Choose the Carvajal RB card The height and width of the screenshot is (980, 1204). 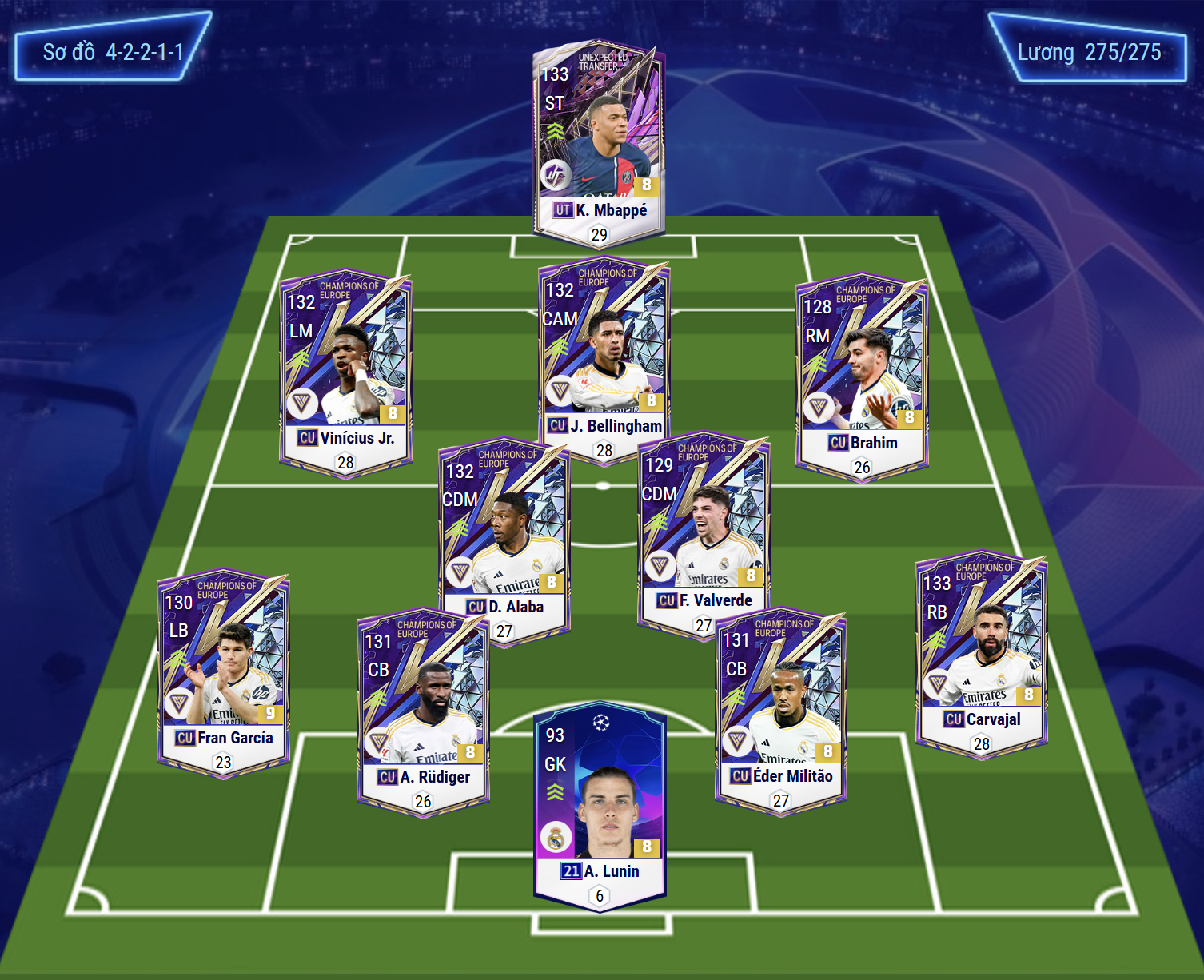pos(981,651)
